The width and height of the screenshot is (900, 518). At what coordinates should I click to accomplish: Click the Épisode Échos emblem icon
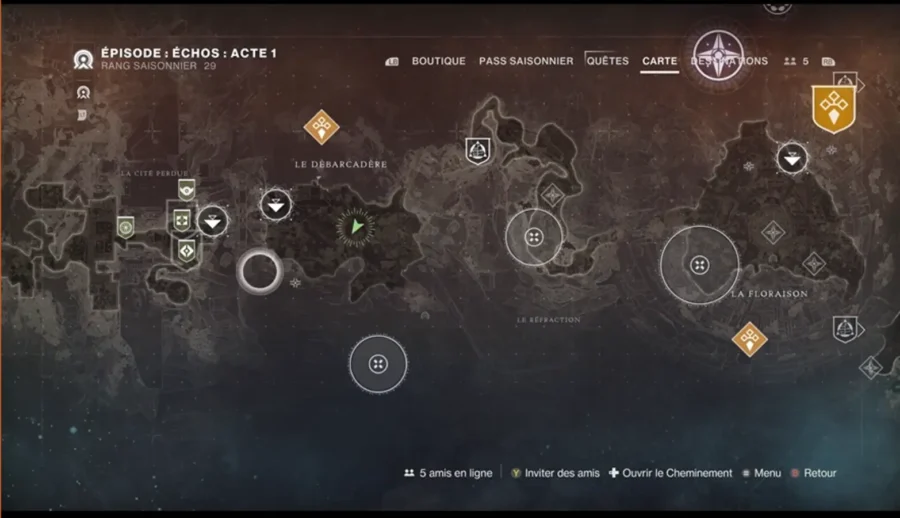tap(83, 59)
